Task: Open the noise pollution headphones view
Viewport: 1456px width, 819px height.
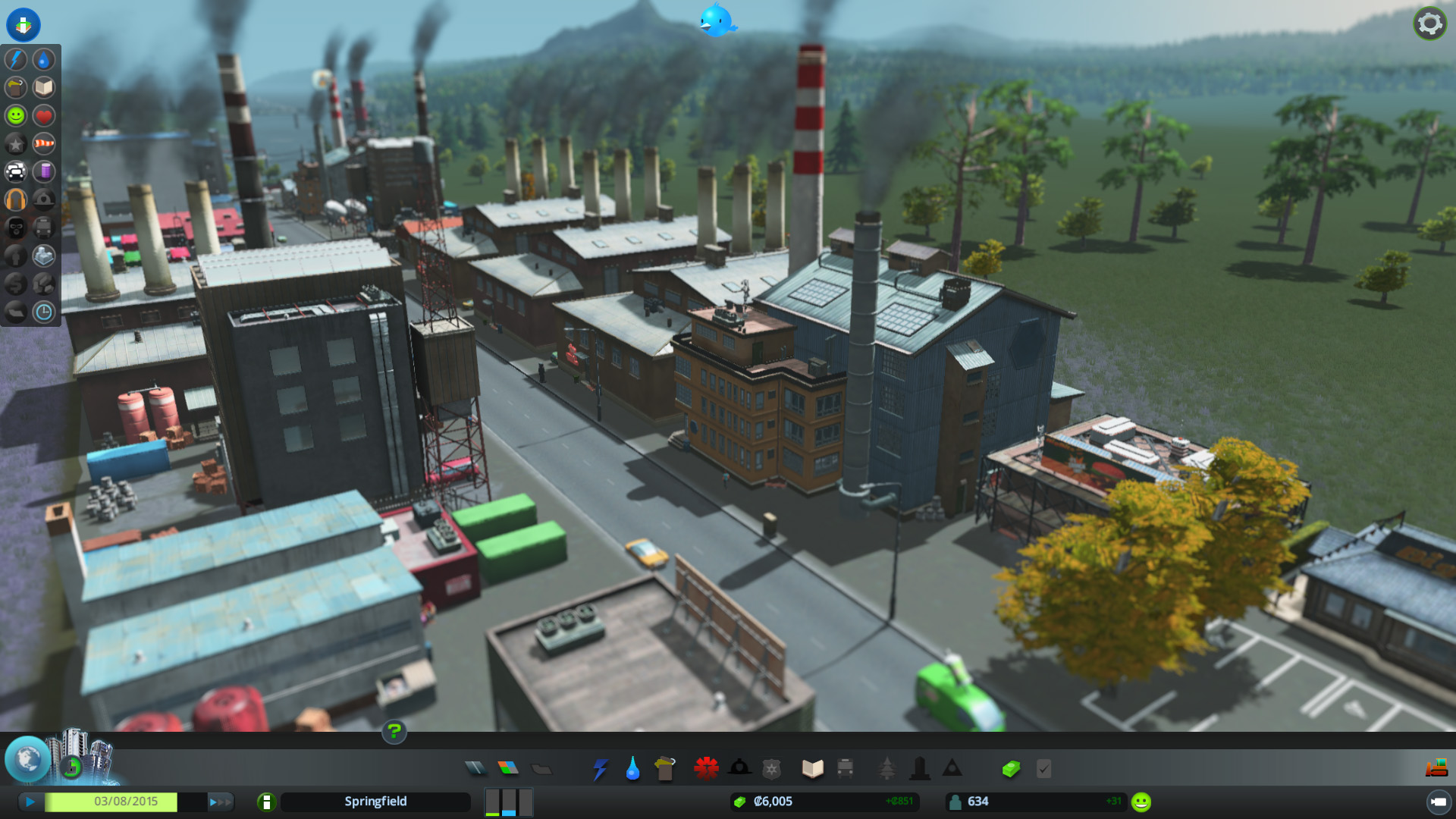Action: (x=16, y=200)
